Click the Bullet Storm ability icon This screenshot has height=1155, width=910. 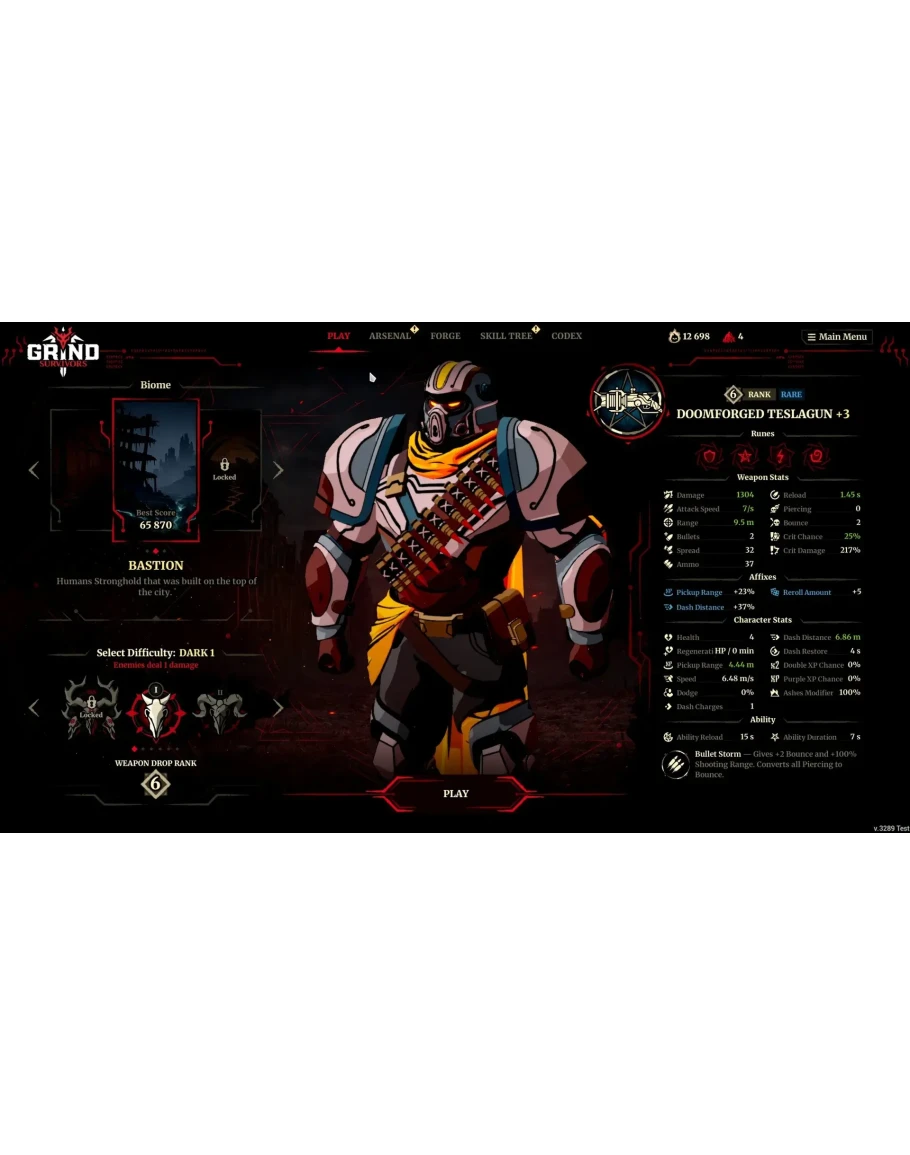point(676,764)
